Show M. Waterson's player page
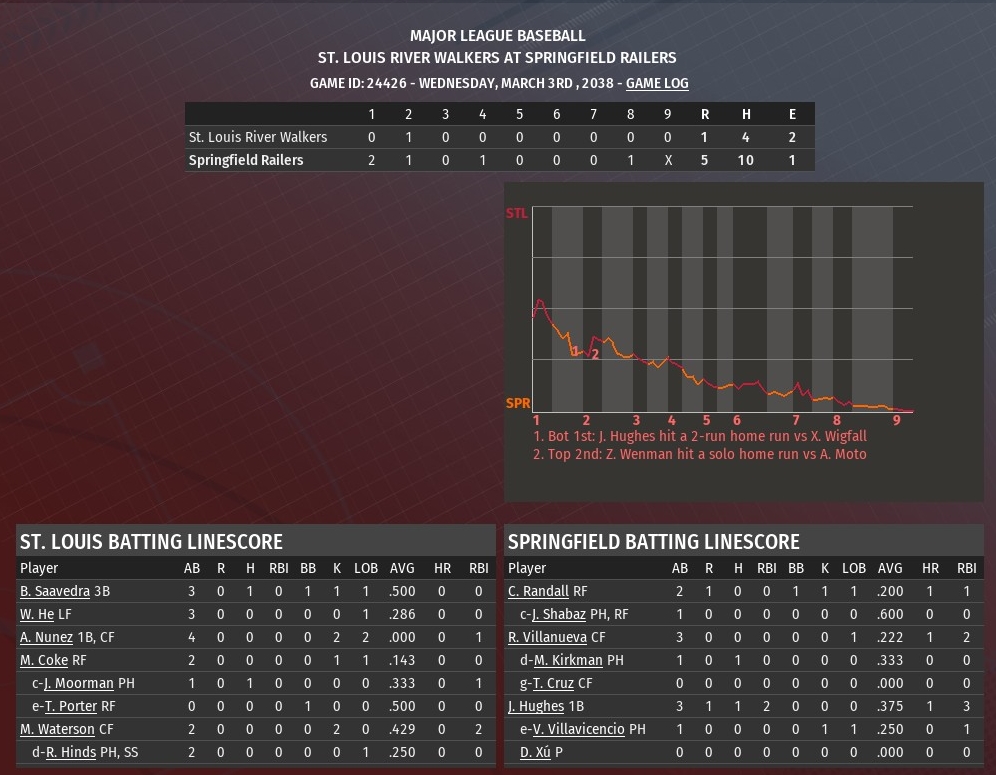This screenshot has width=996, height=775. (58, 729)
